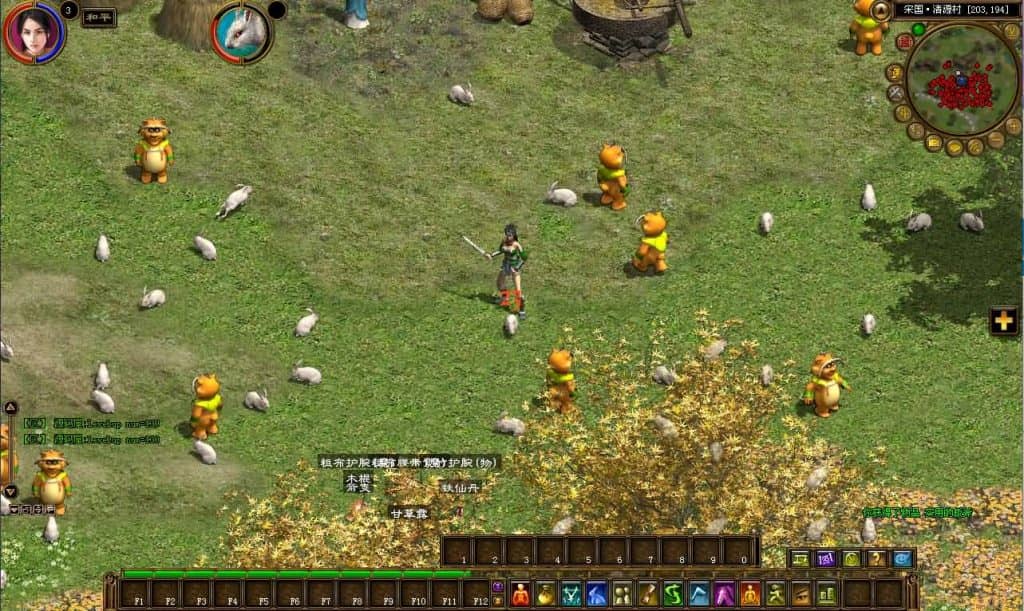Select the white rabbit target portrait
1024x611 pixels.
pos(242,32)
